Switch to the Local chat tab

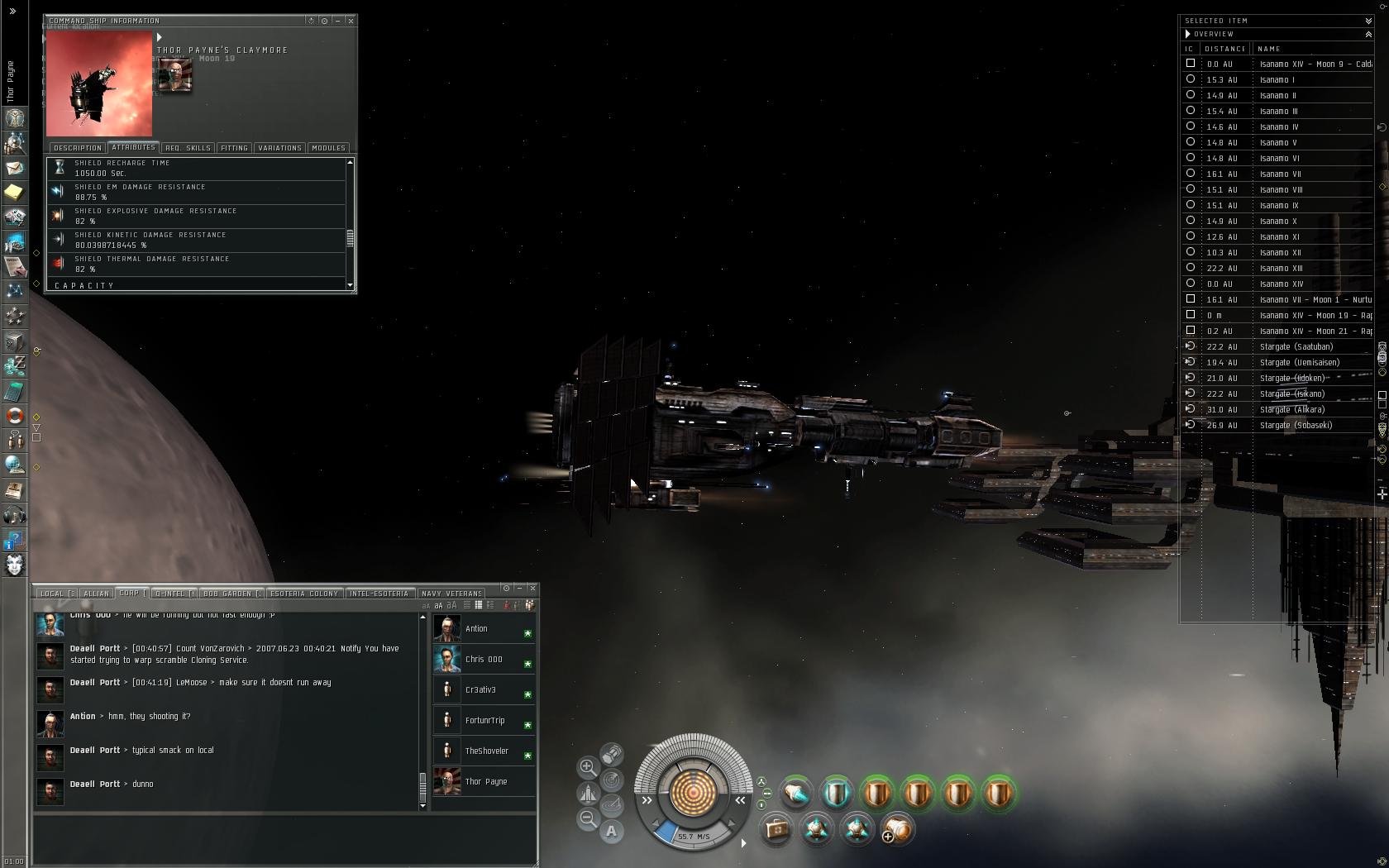click(x=57, y=594)
